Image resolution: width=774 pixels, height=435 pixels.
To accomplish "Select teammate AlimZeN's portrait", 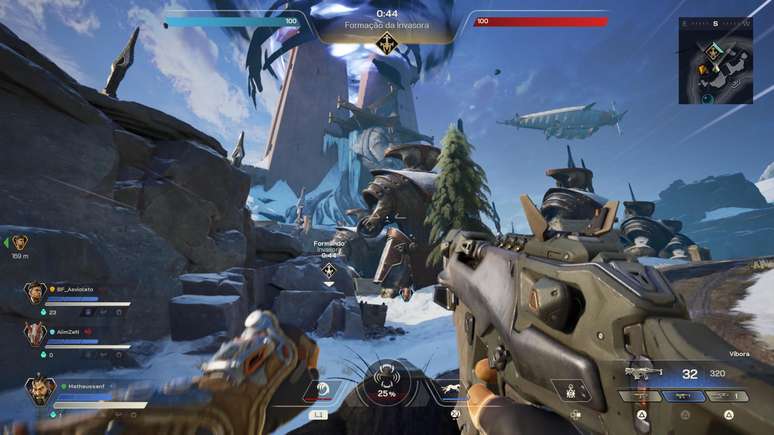I will [x=35, y=334].
